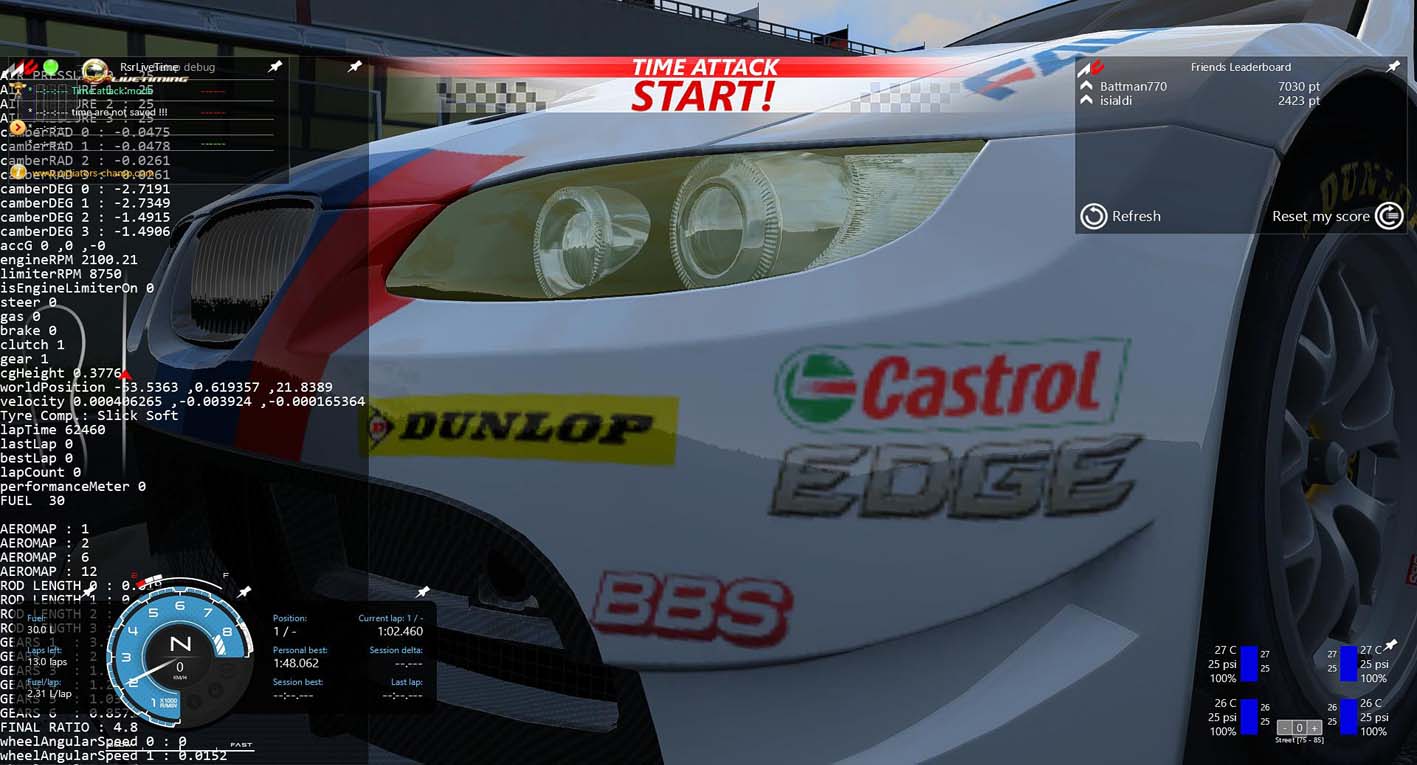Click the gold trophy icon in RsrLiveTime
1417x765 pixels.
16,89
